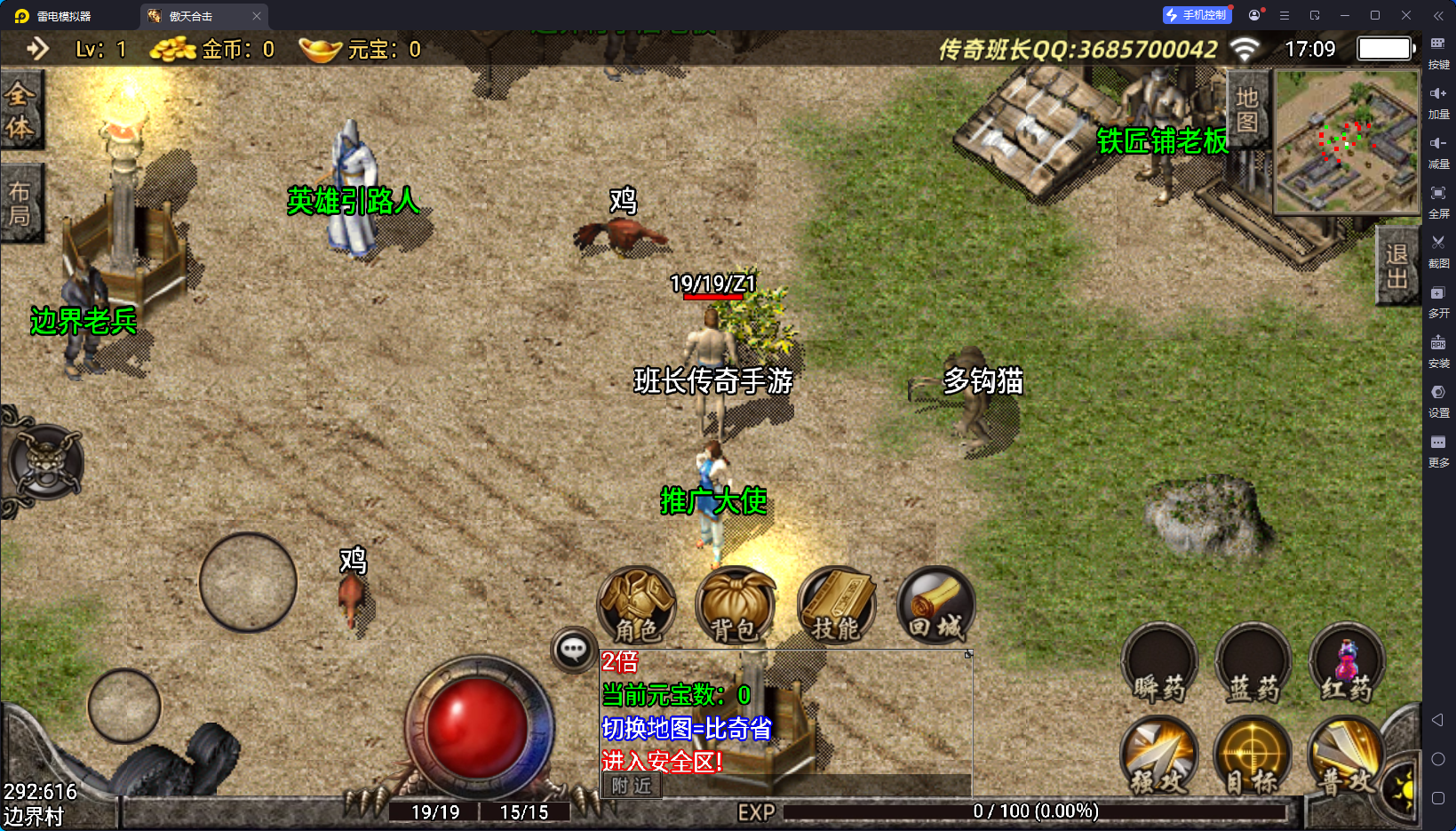
Task: Select the 附近 nearby tab
Action: click(x=631, y=787)
